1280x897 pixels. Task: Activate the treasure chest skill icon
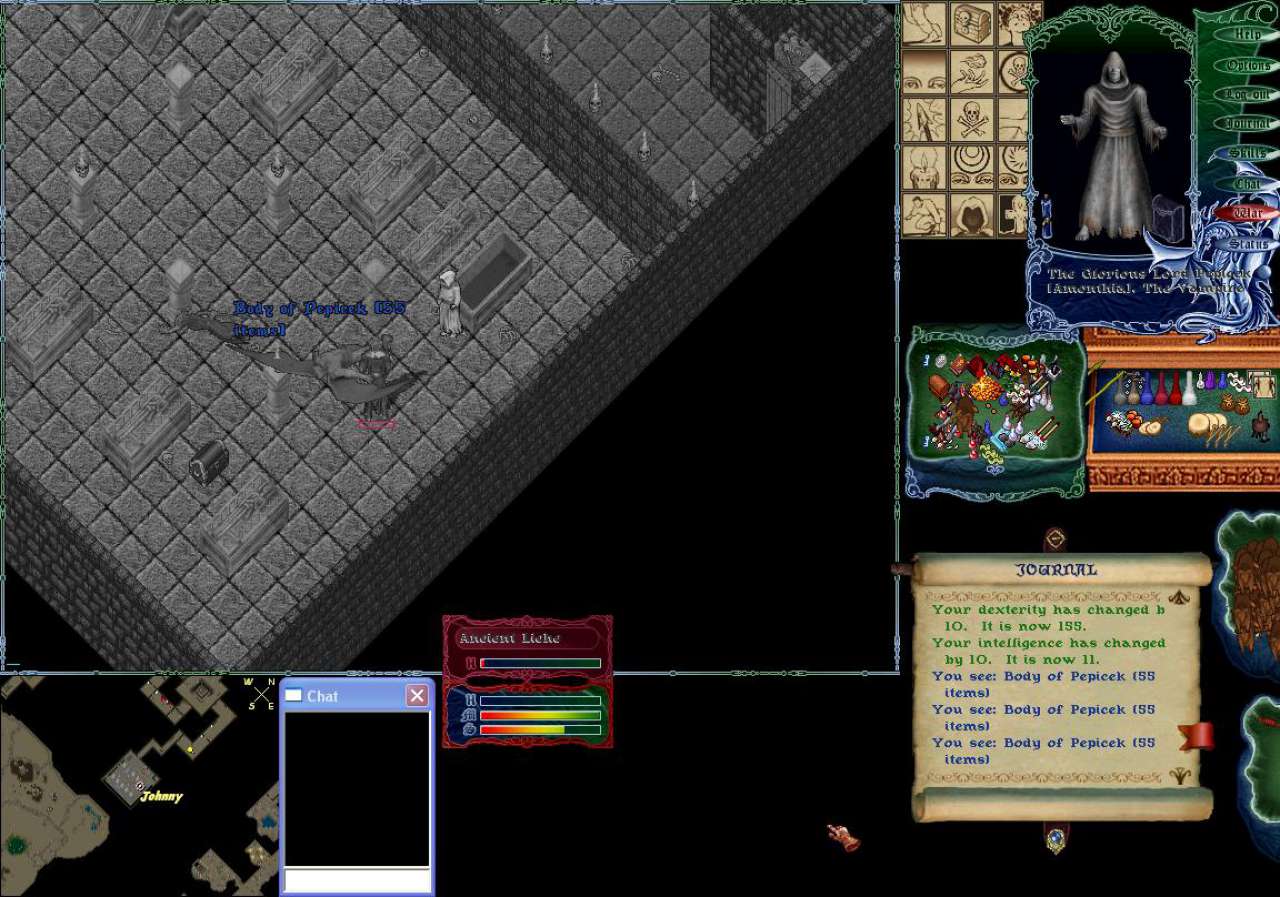(x=972, y=23)
